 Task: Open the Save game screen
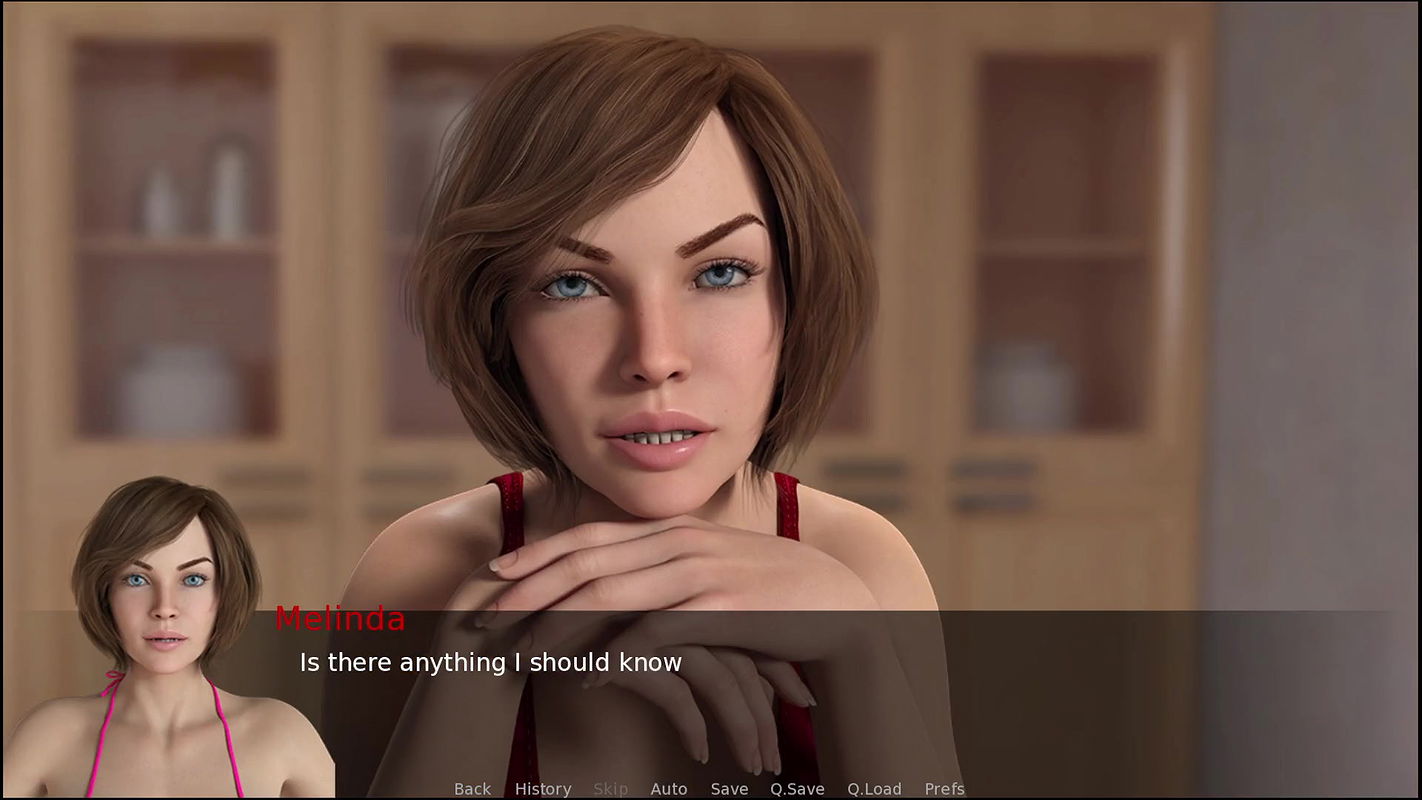[x=729, y=789]
